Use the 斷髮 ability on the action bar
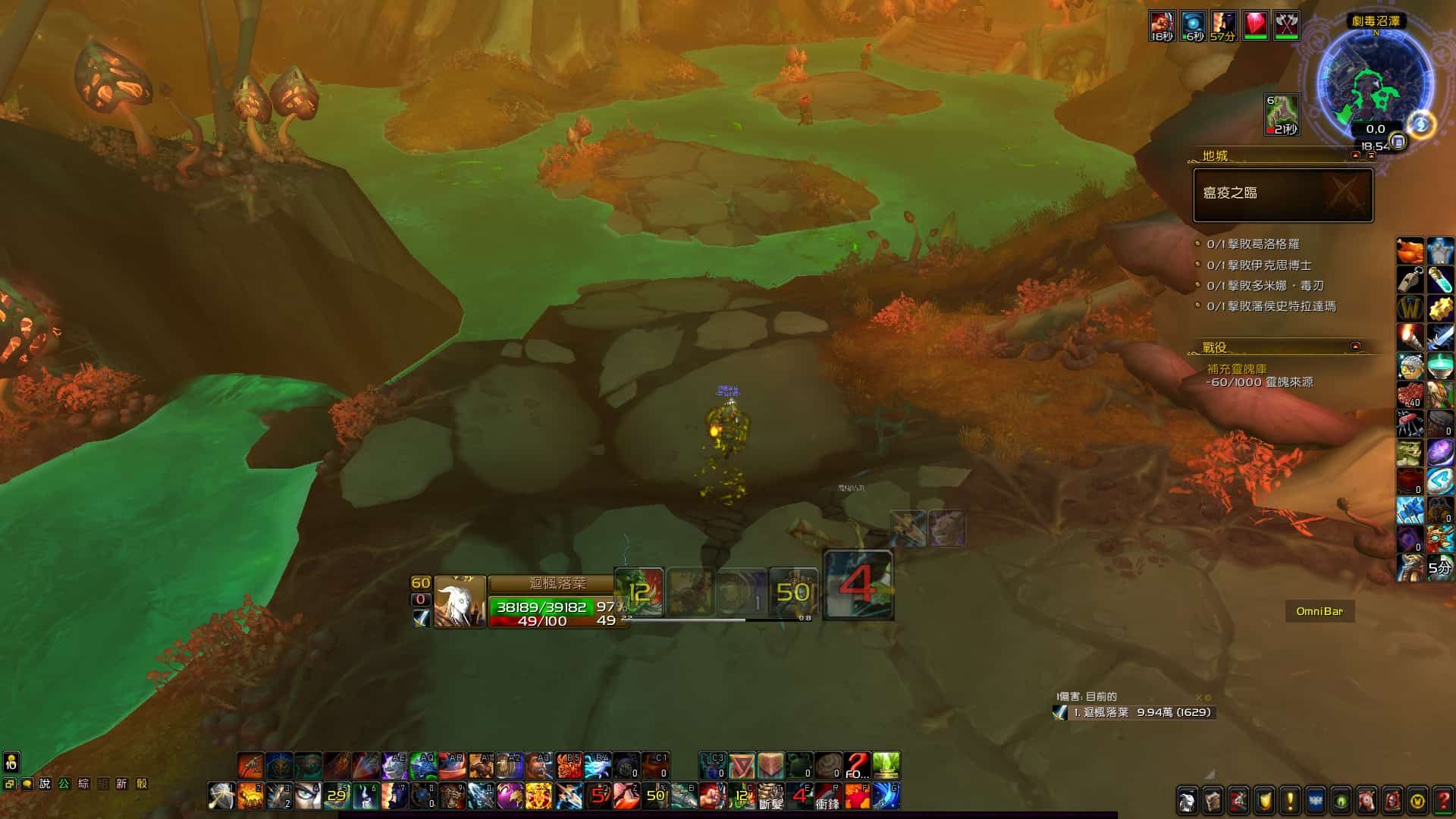 [x=770, y=796]
